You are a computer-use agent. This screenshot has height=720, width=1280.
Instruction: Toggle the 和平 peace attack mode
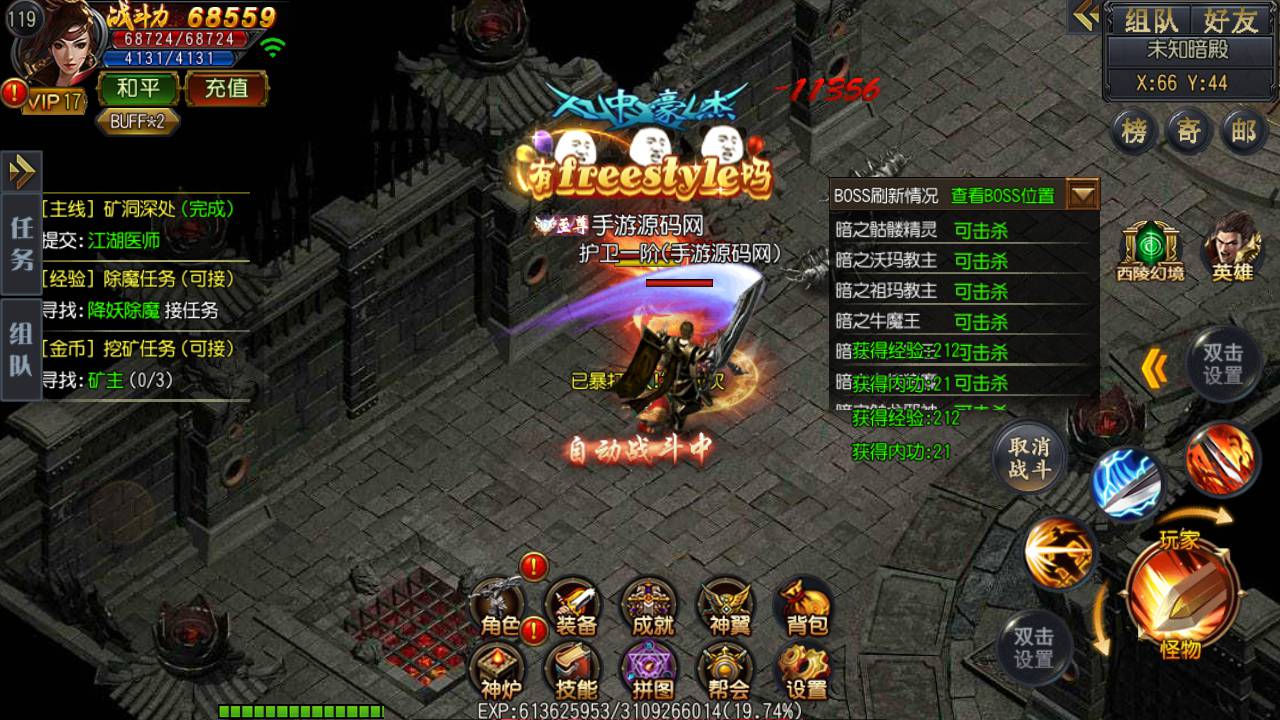pos(138,88)
